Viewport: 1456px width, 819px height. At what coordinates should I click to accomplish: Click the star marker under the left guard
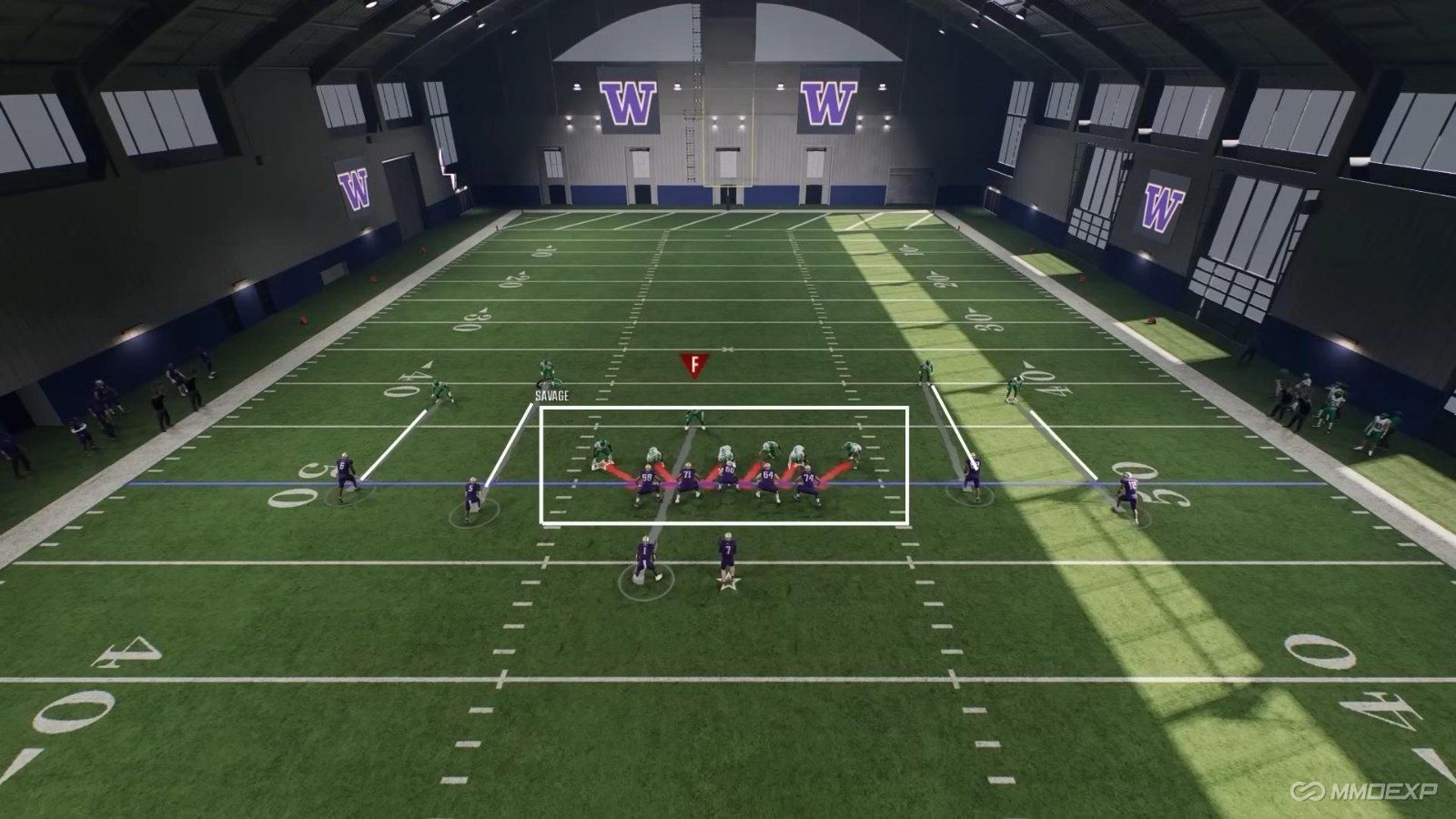tap(603, 462)
